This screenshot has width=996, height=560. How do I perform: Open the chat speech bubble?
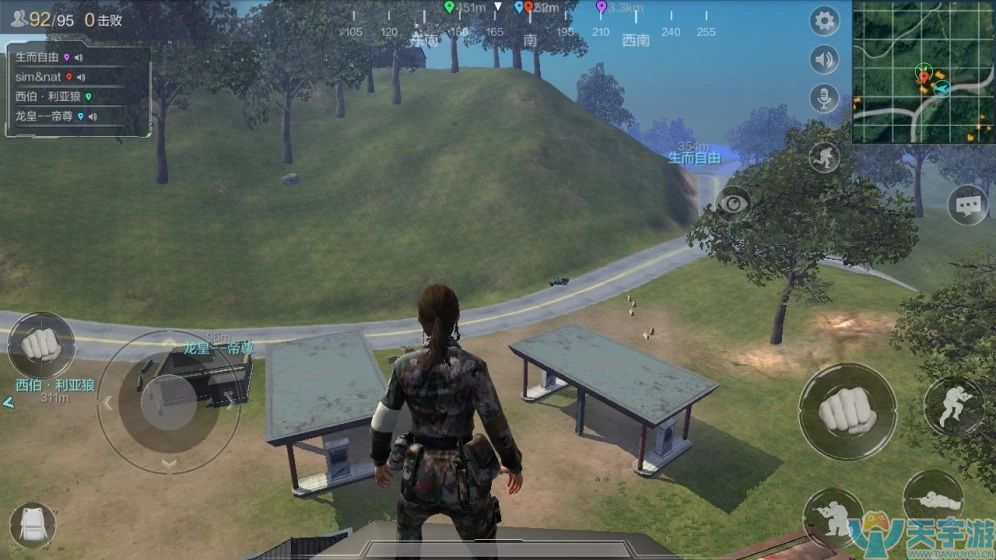tap(966, 205)
